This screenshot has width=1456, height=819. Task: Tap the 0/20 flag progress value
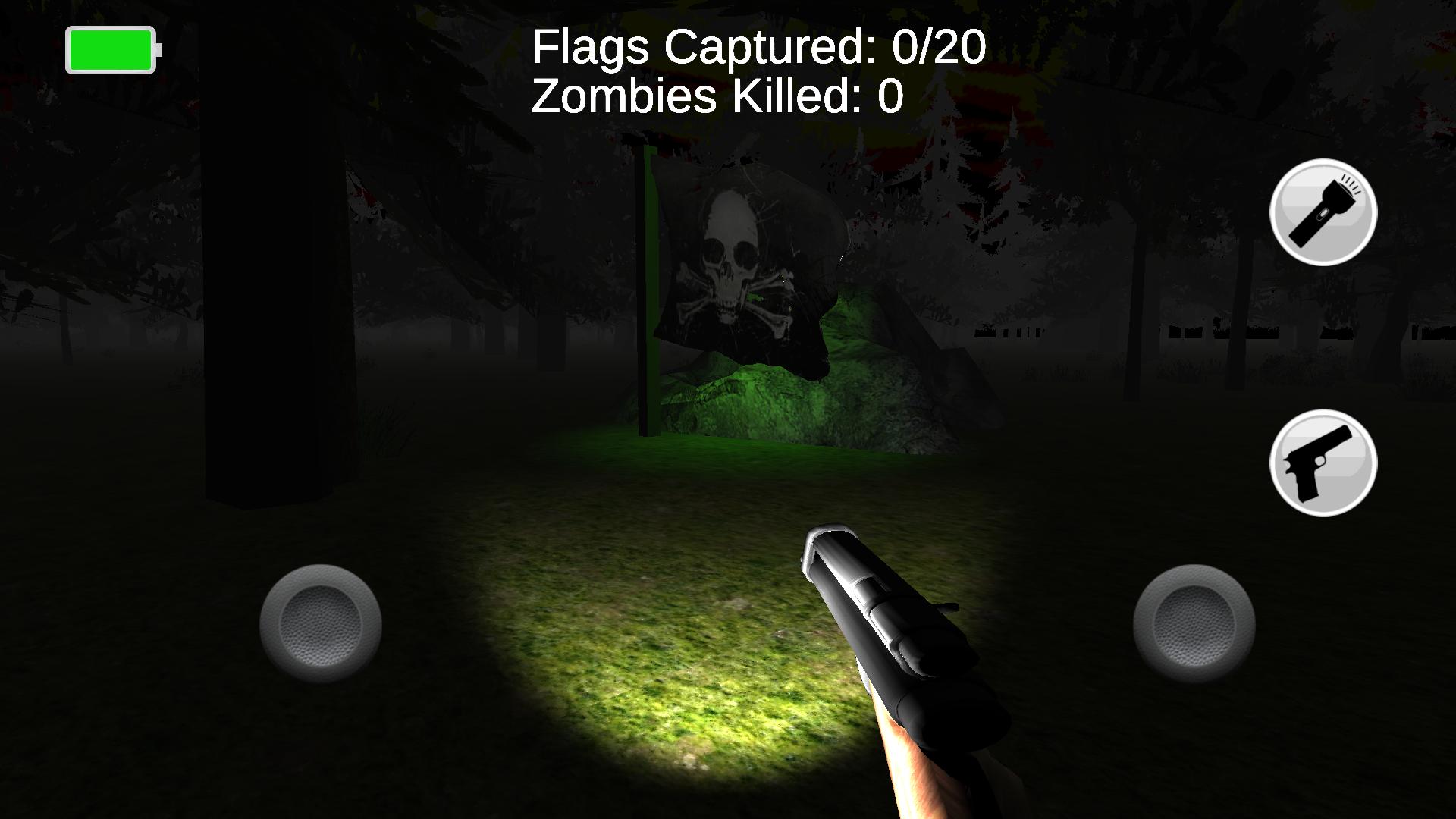(x=937, y=47)
